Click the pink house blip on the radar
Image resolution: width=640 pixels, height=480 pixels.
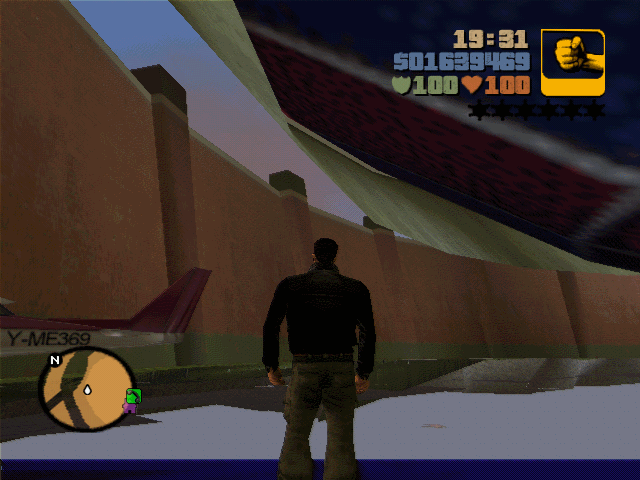click(x=129, y=407)
